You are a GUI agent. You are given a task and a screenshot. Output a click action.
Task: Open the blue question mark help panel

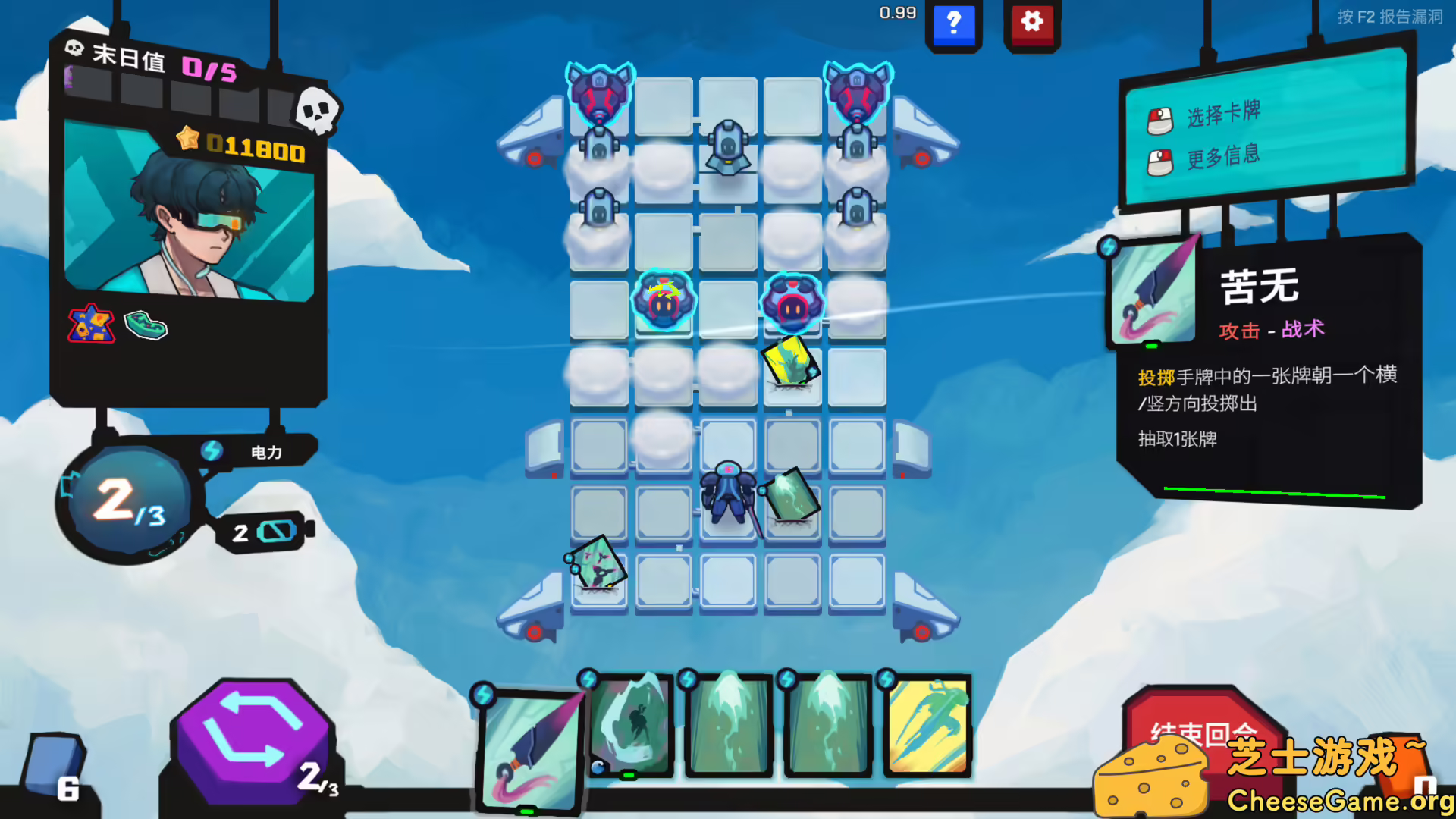click(x=954, y=24)
